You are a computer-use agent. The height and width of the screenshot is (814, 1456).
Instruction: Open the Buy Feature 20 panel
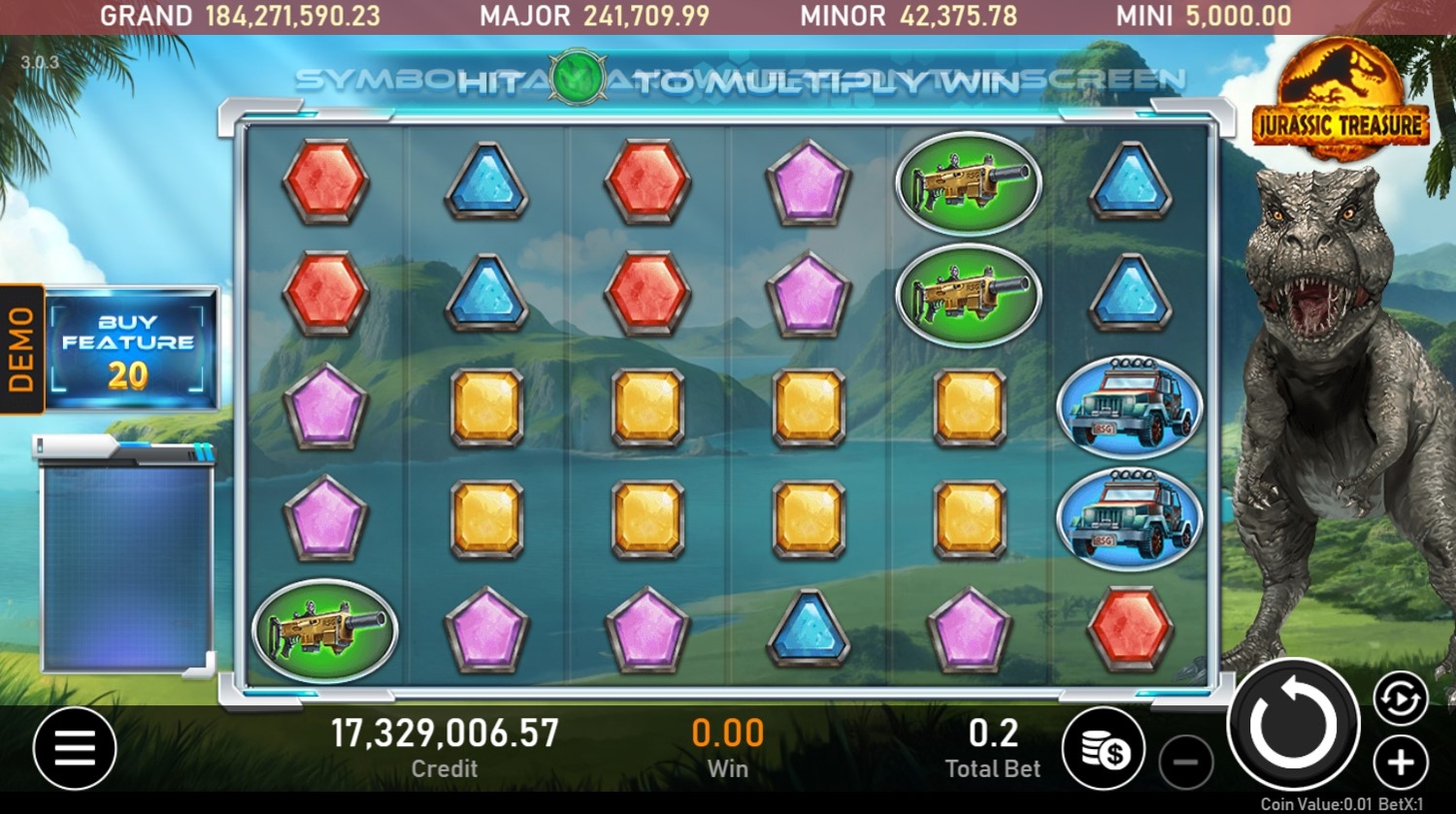[129, 349]
